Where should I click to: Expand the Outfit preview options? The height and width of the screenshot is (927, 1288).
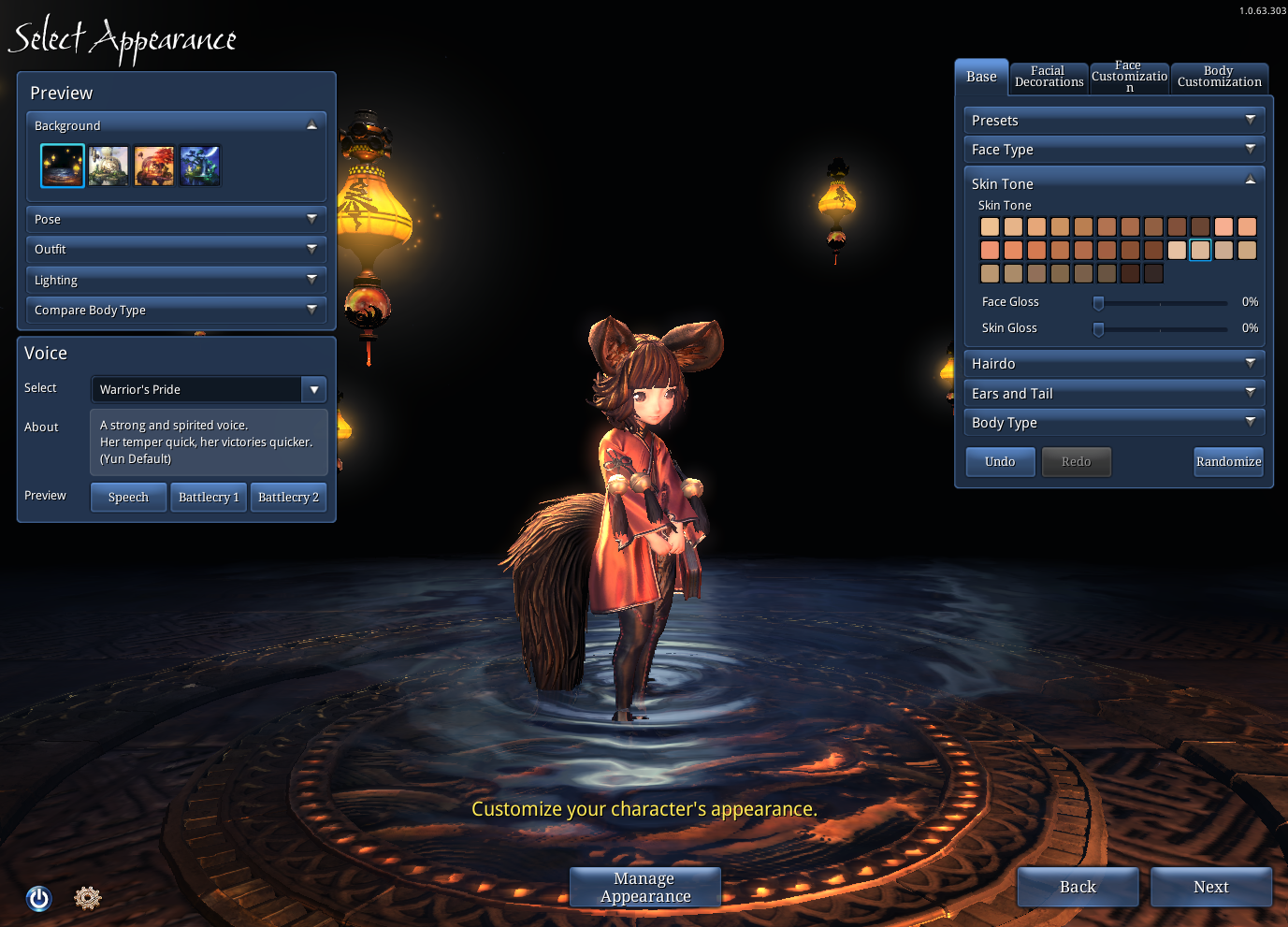tap(176, 250)
